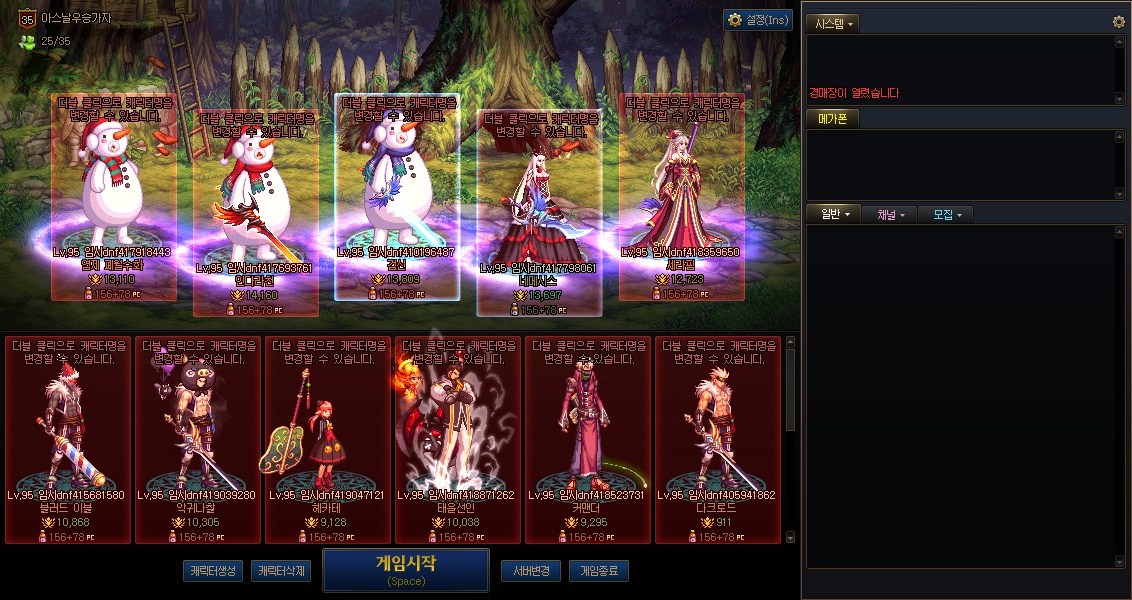The height and width of the screenshot is (600, 1132).
Task: Select the 블러드 이블 character tile
Action: [x=68, y=440]
